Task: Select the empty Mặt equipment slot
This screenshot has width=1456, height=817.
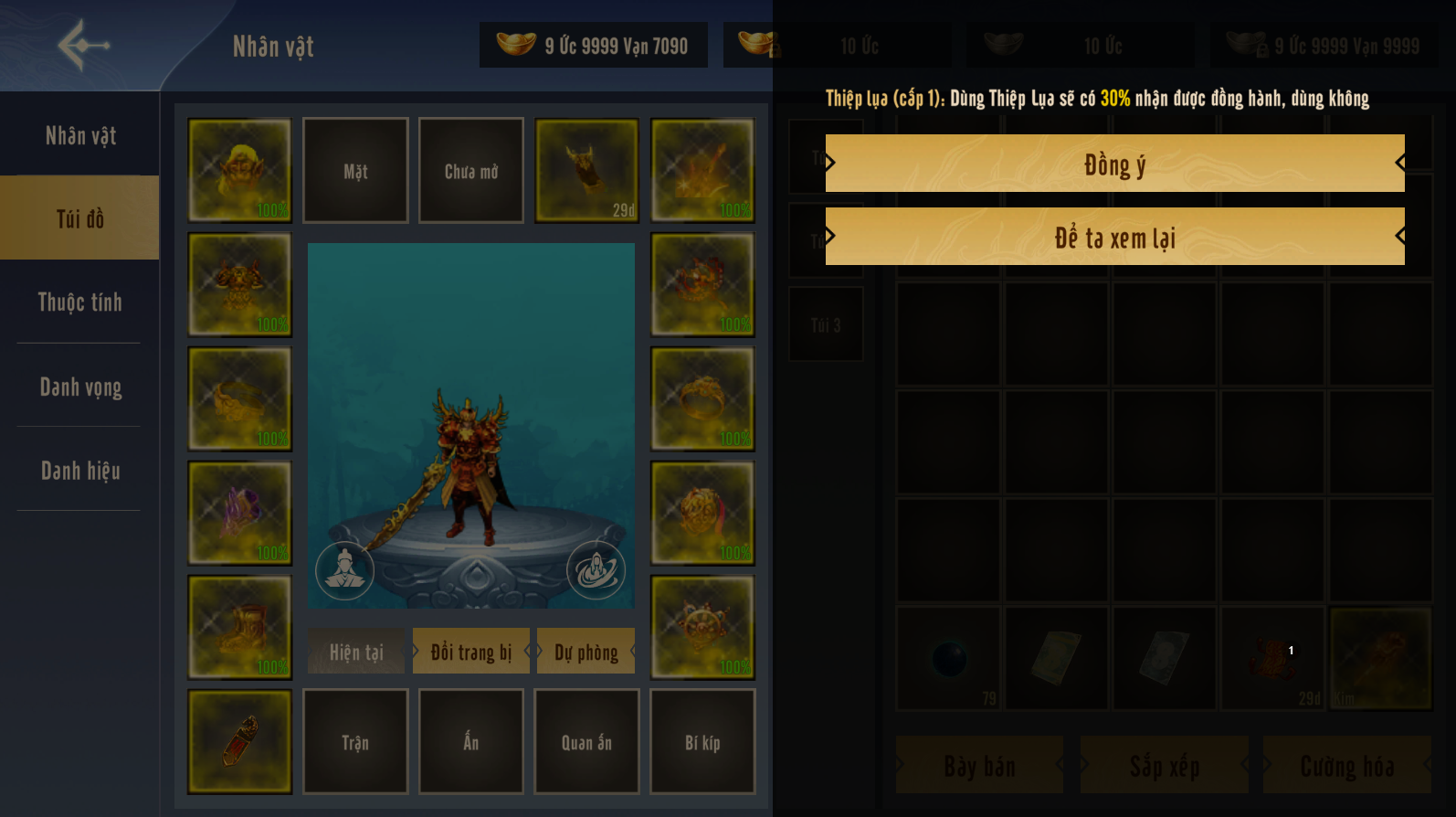Action: pyautogui.click(x=355, y=171)
